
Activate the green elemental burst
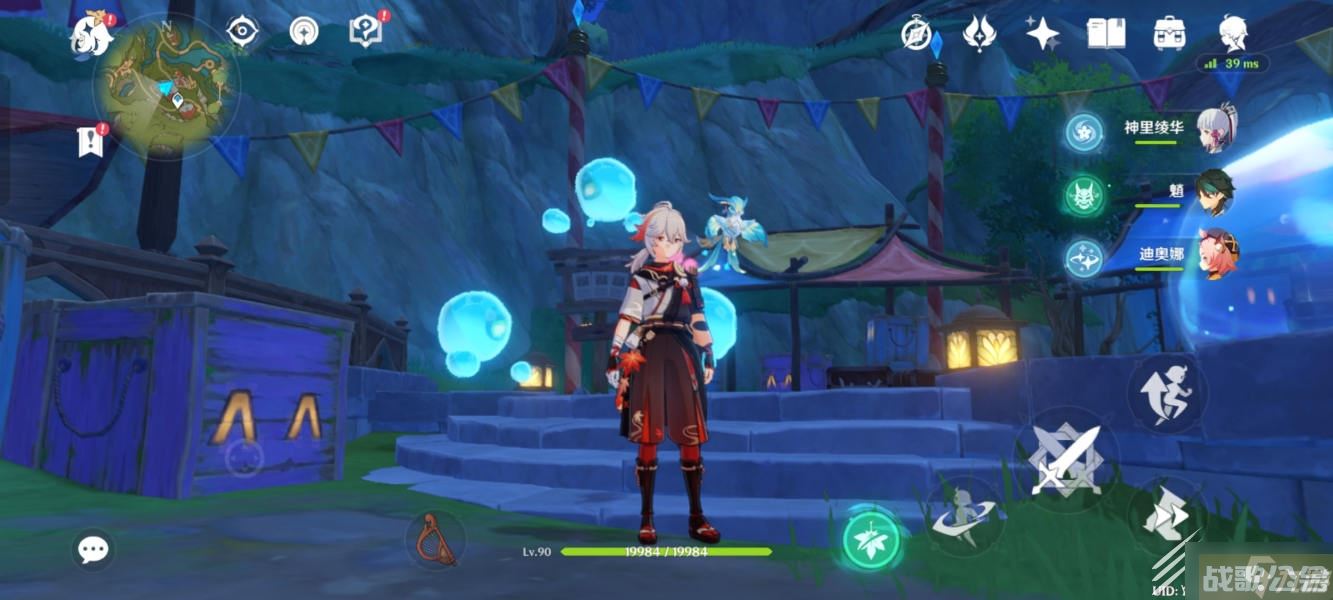point(871,541)
